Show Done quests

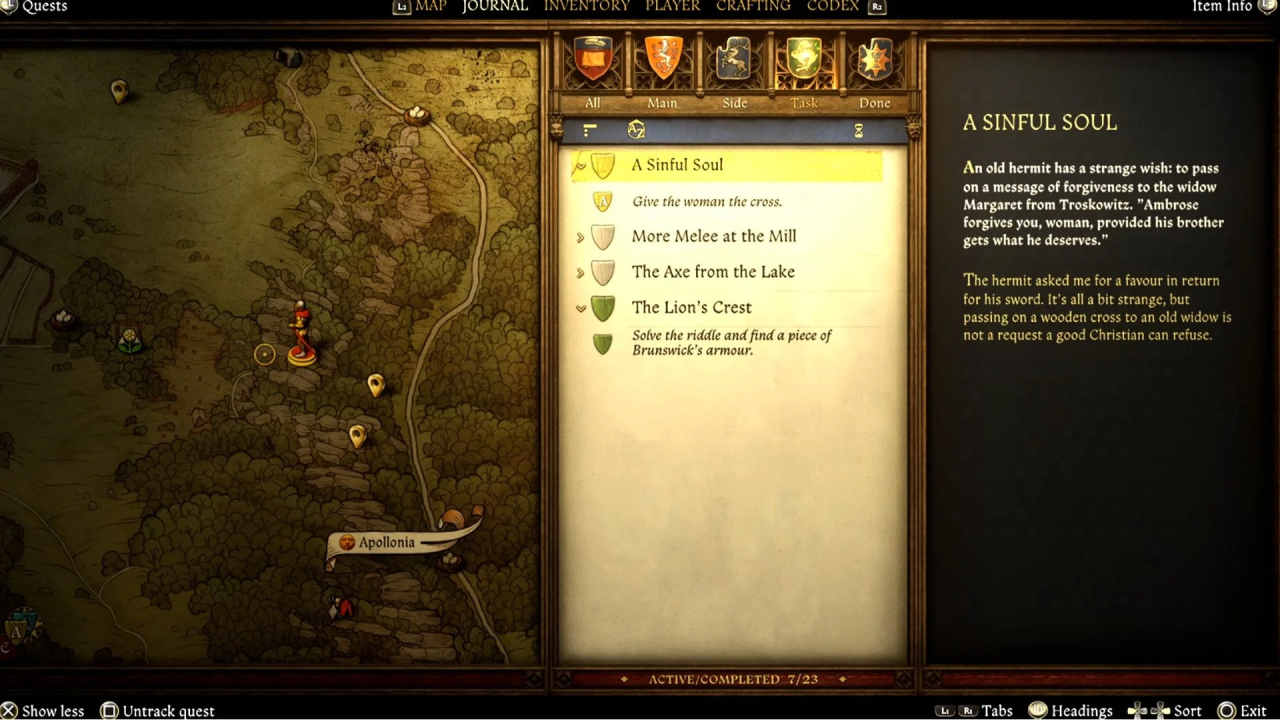(874, 70)
